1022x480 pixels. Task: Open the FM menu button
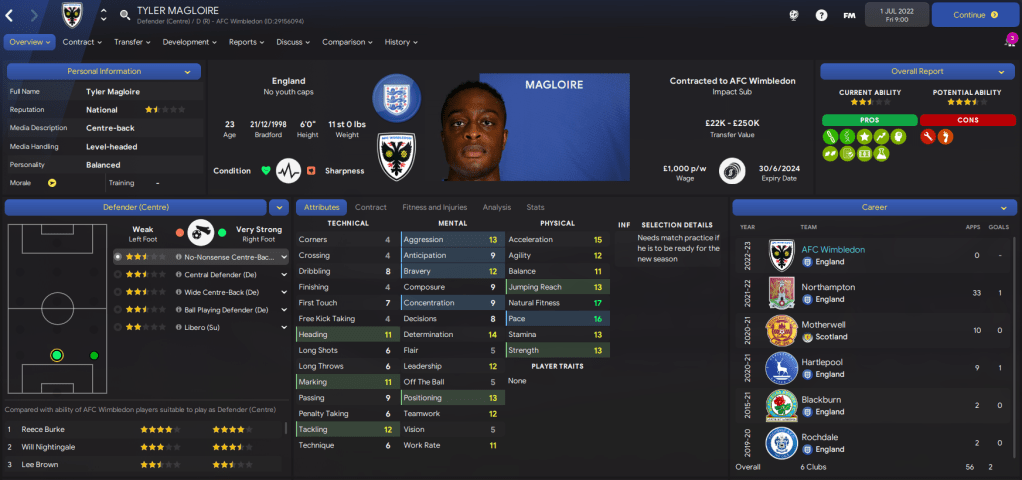pyautogui.click(x=849, y=15)
